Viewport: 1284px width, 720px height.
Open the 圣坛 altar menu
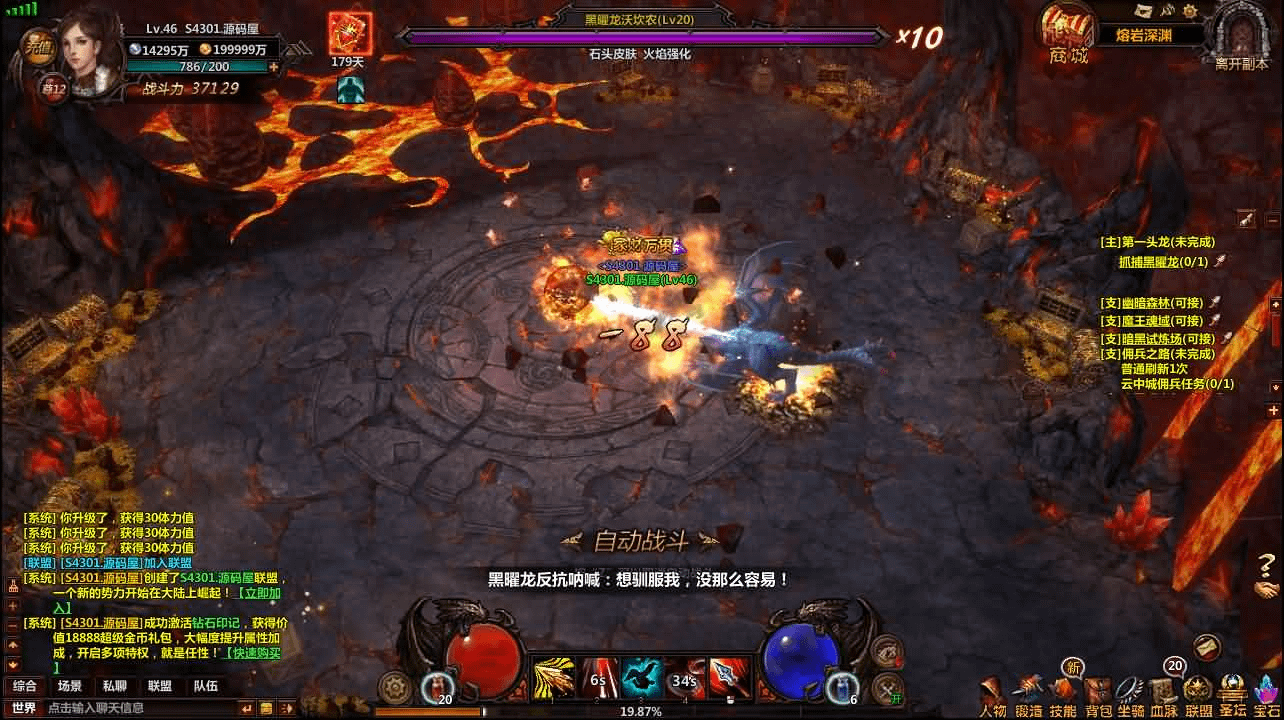[x=1232, y=694]
